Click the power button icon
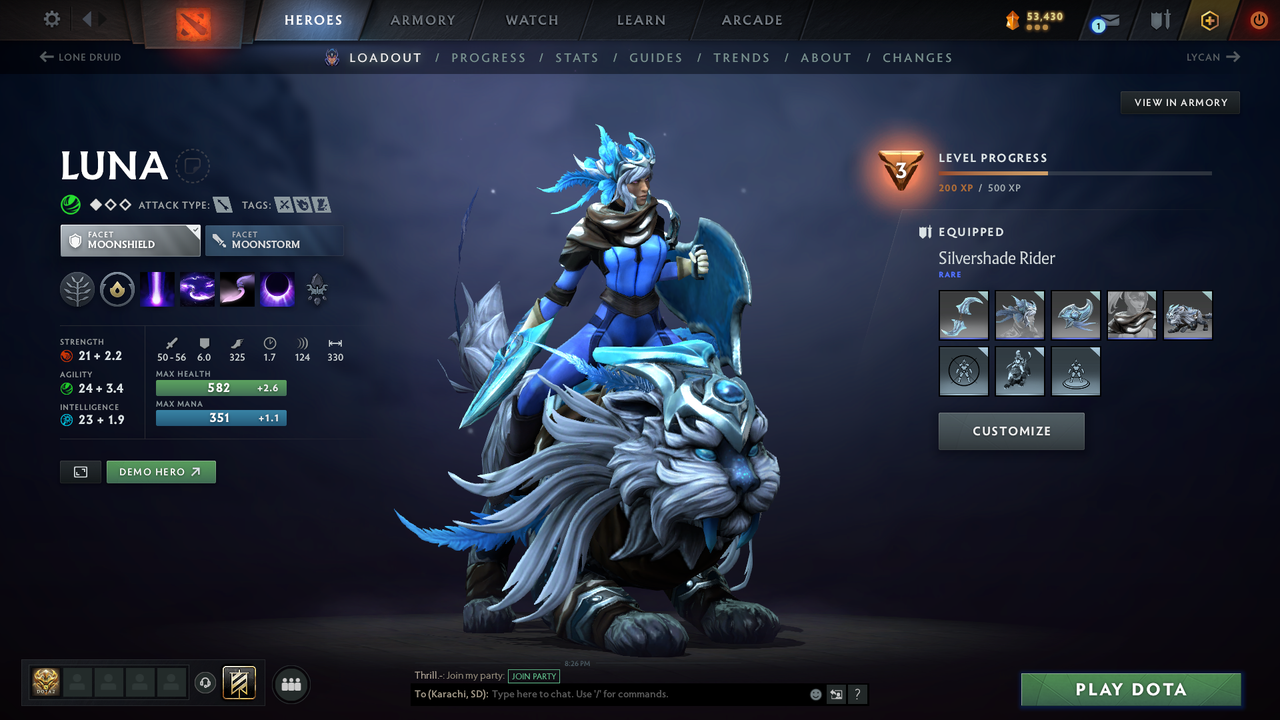The height and width of the screenshot is (720, 1280). [x=1258, y=19]
